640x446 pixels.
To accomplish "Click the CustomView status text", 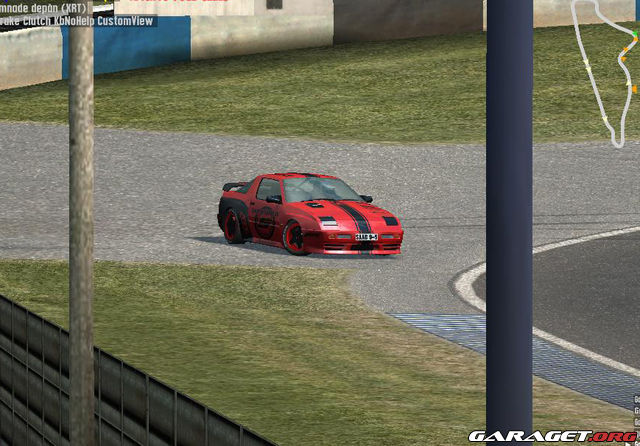I will 128,21.
